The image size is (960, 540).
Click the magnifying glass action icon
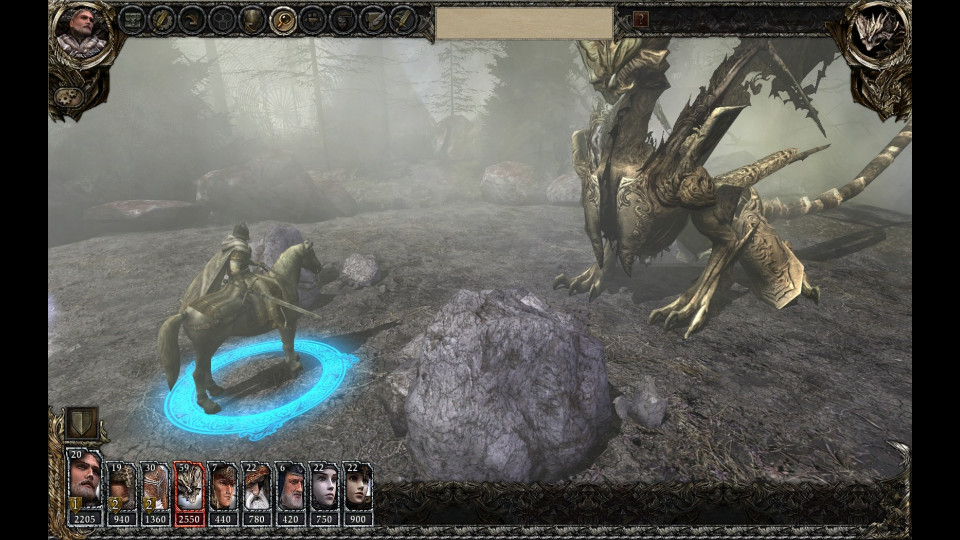[x=283, y=19]
